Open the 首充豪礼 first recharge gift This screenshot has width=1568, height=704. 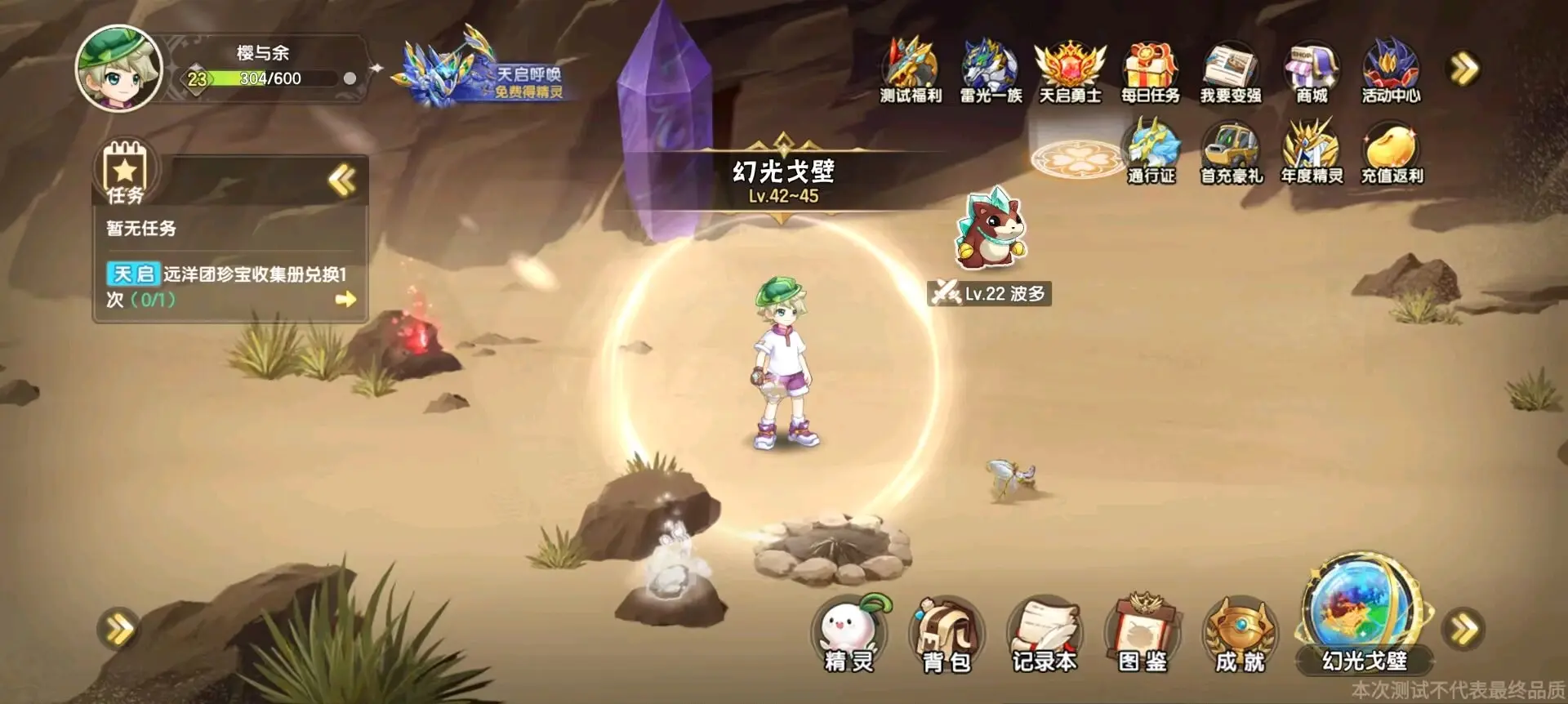pyautogui.click(x=1231, y=153)
